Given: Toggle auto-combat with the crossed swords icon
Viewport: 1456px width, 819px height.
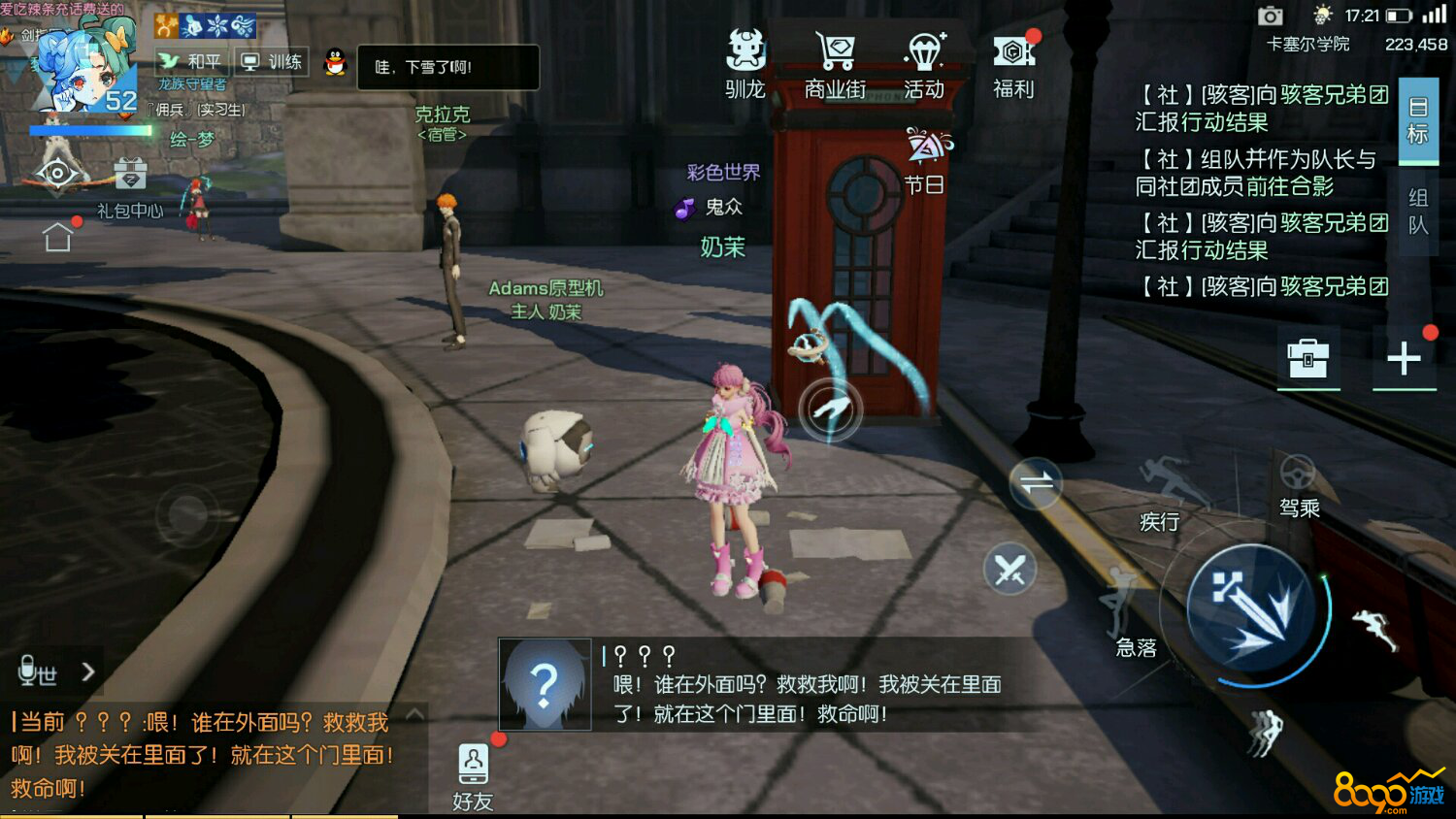Looking at the screenshot, I should click(x=1010, y=569).
